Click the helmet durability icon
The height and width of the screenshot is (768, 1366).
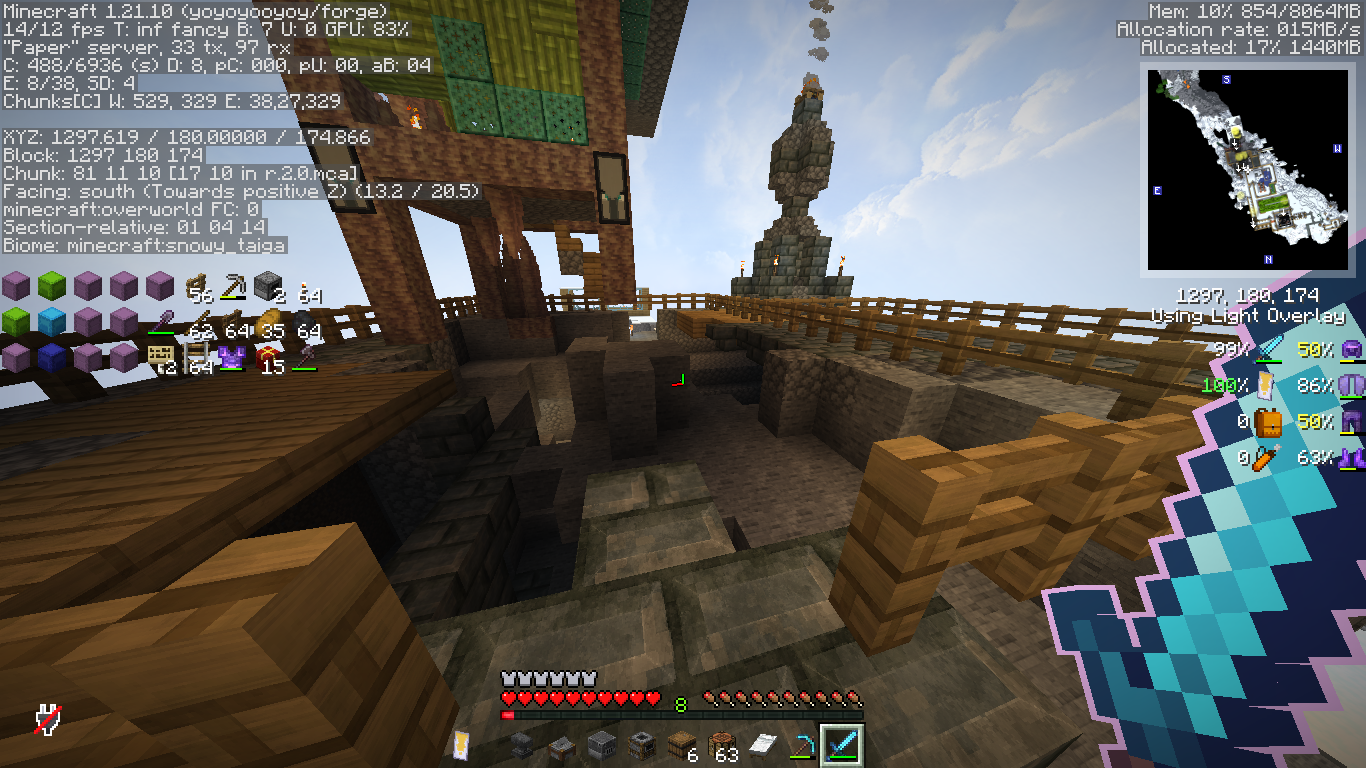(x=1352, y=349)
